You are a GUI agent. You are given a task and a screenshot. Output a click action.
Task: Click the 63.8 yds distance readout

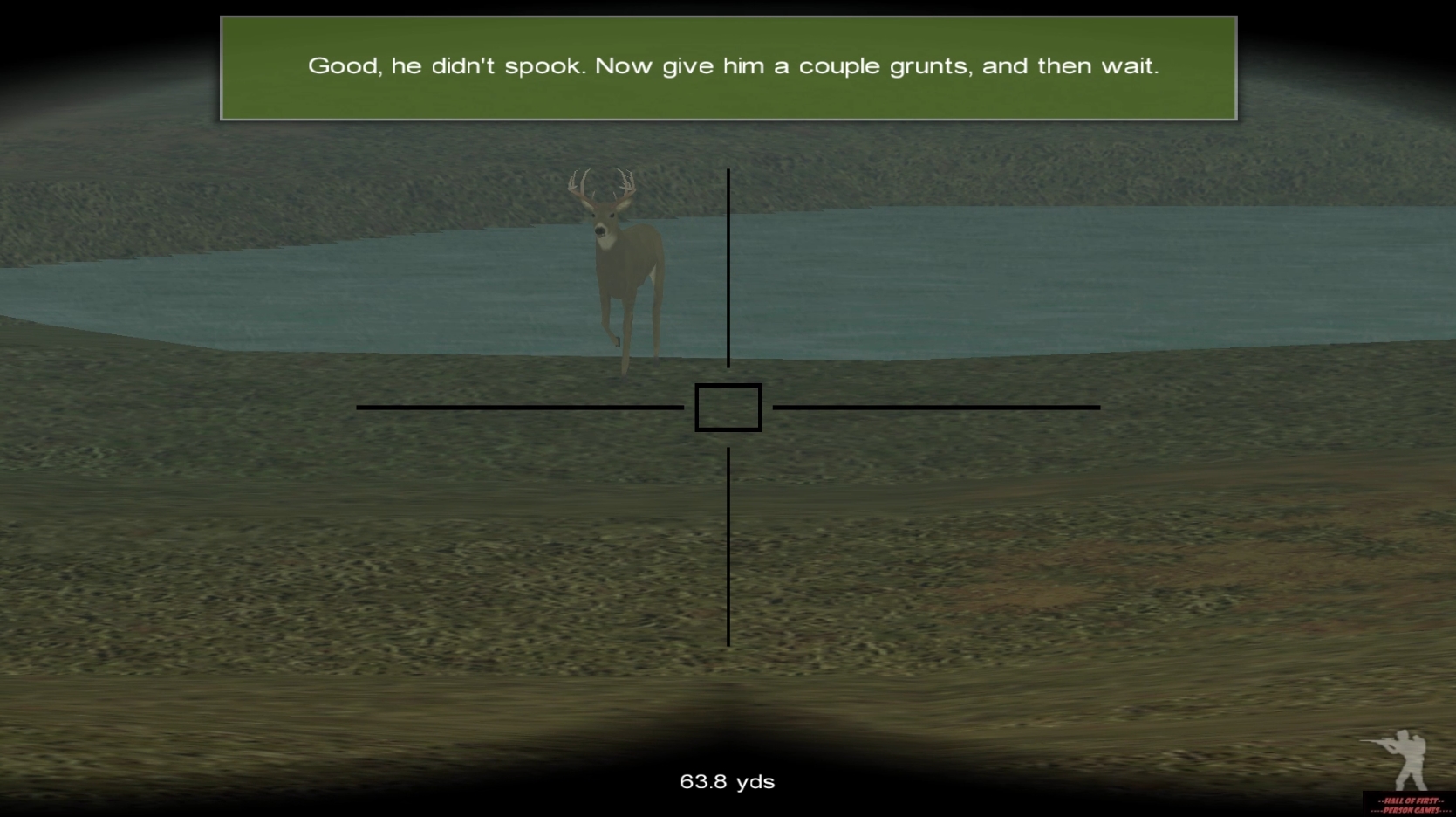tap(728, 781)
